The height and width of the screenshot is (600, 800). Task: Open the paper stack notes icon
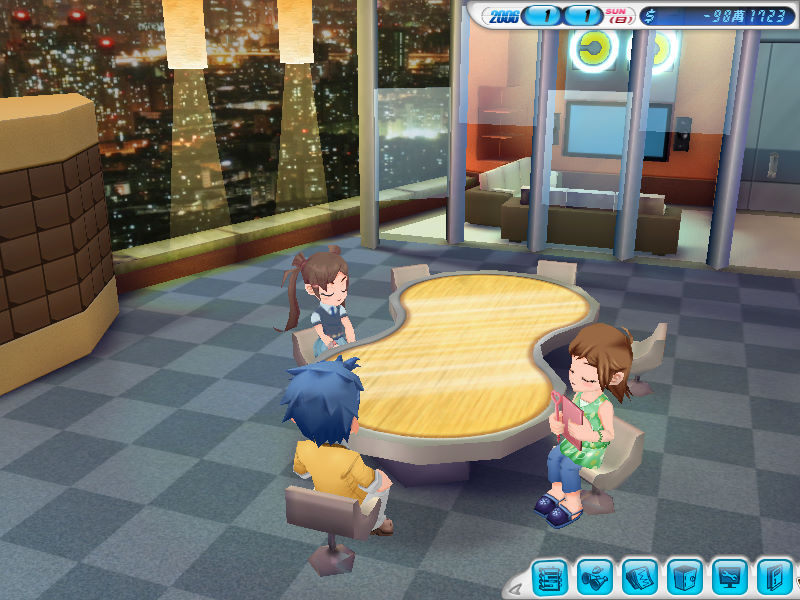pos(640,577)
